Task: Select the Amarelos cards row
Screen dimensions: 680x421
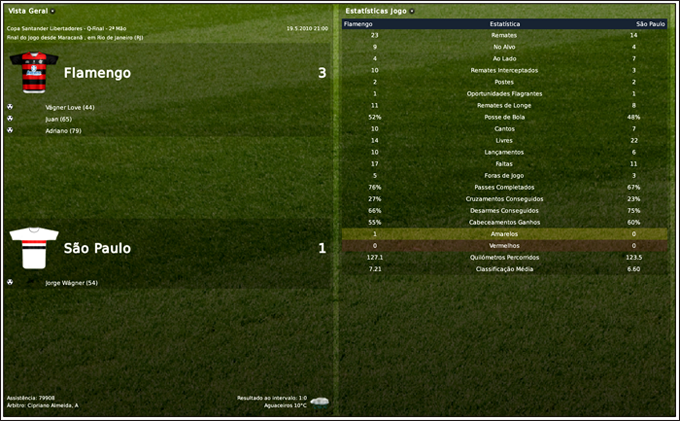Action: pyautogui.click(x=504, y=233)
